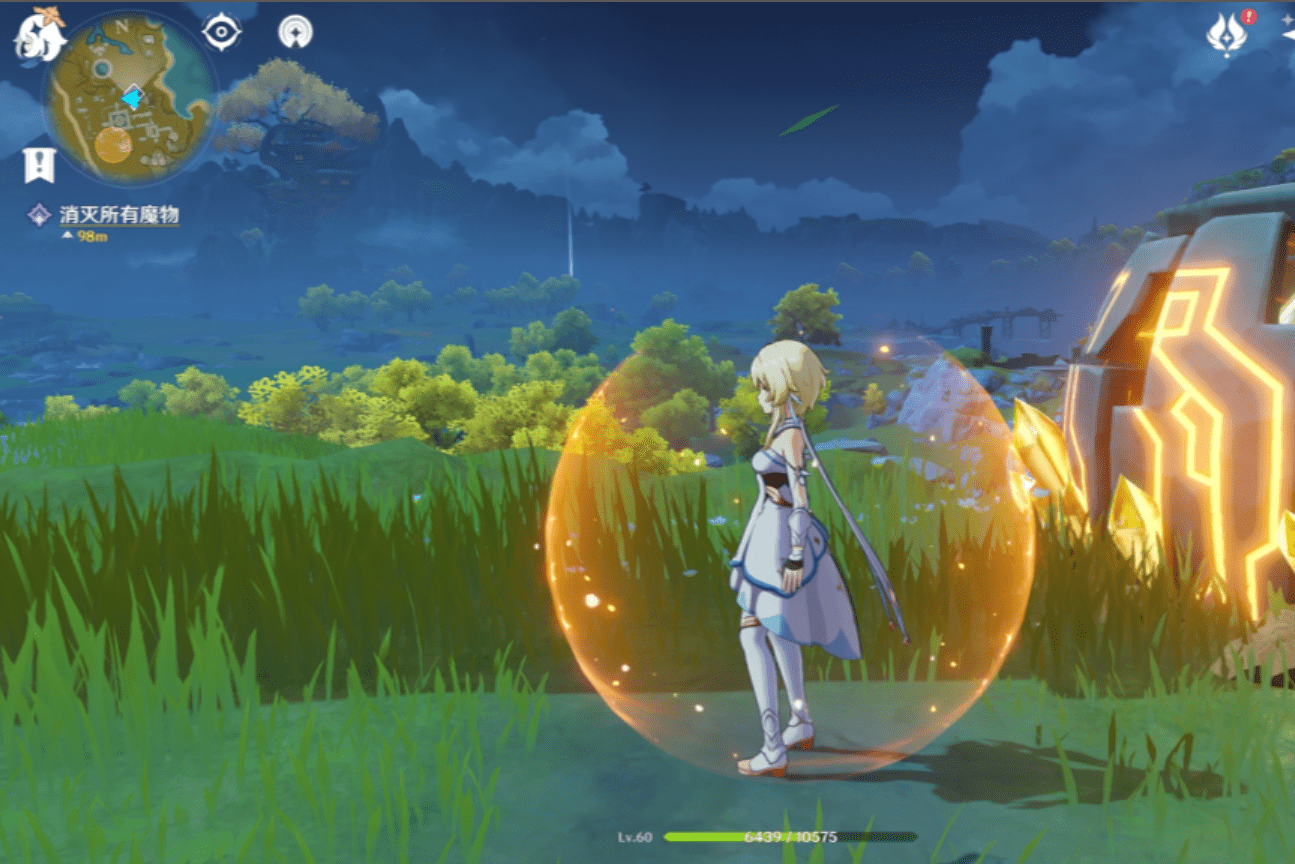This screenshot has height=864, width=1295.
Task: Open the winged icon with red alert
Action: [x=1227, y=33]
